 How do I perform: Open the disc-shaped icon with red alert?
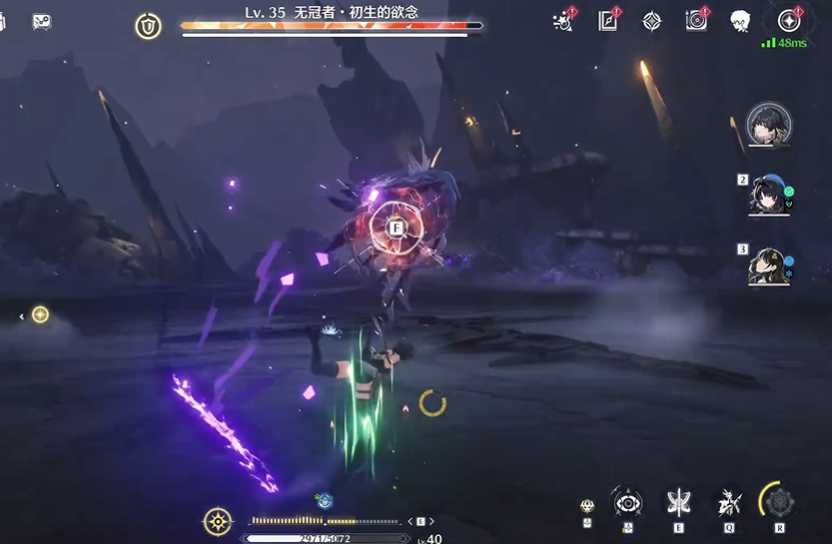point(696,20)
